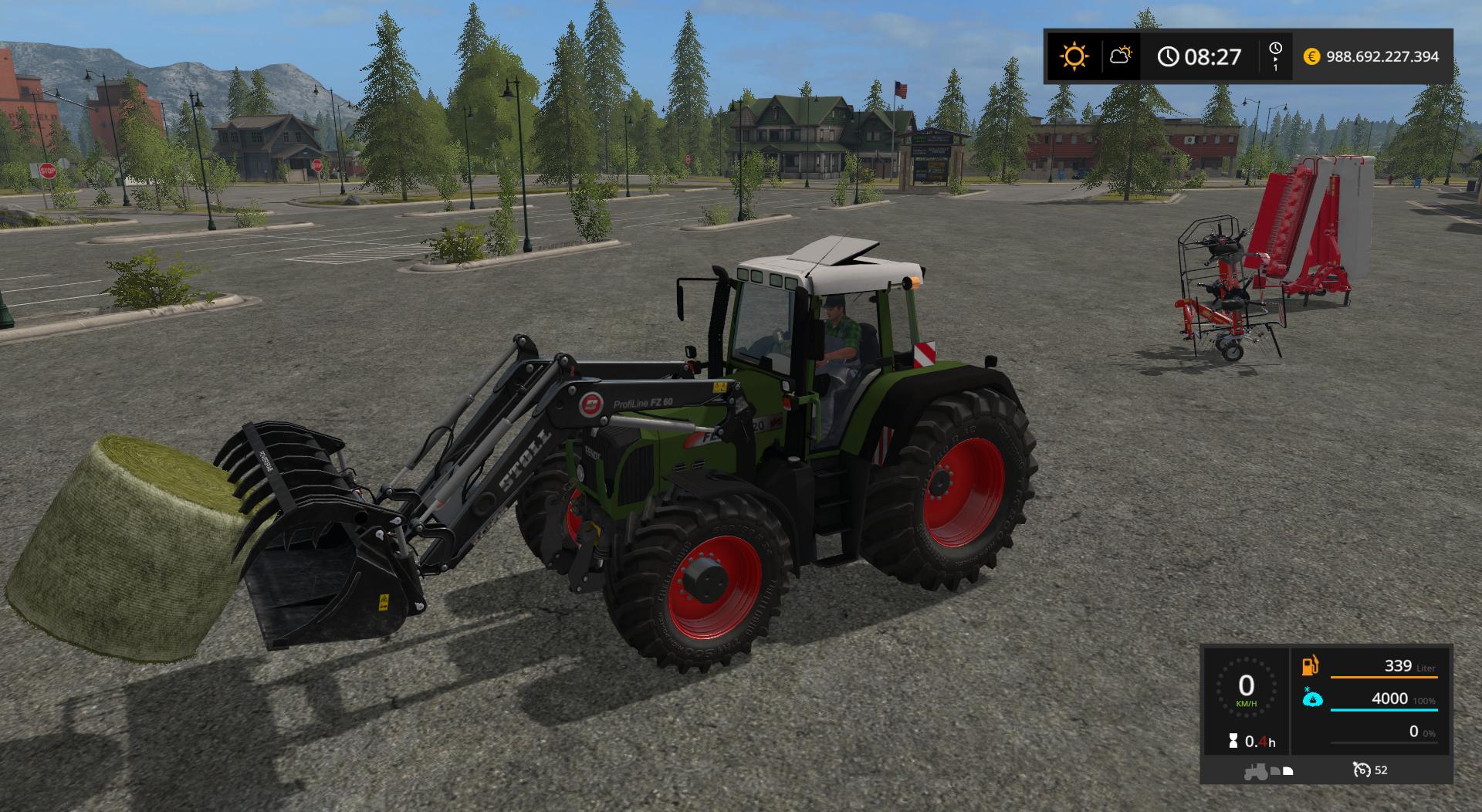Toggle the cruise control speedometer icon
Image resolution: width=1482 pixels, height=812 pixels.
click(1362, 770)
